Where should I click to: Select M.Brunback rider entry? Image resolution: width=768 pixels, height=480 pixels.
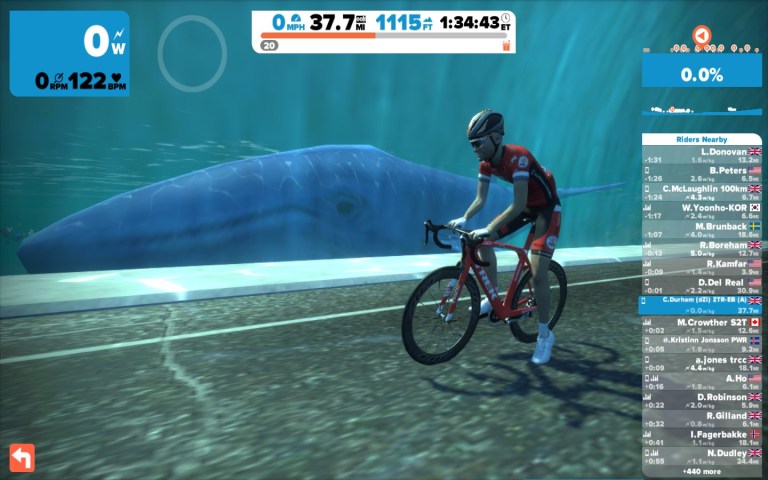(x=701, y=230)
